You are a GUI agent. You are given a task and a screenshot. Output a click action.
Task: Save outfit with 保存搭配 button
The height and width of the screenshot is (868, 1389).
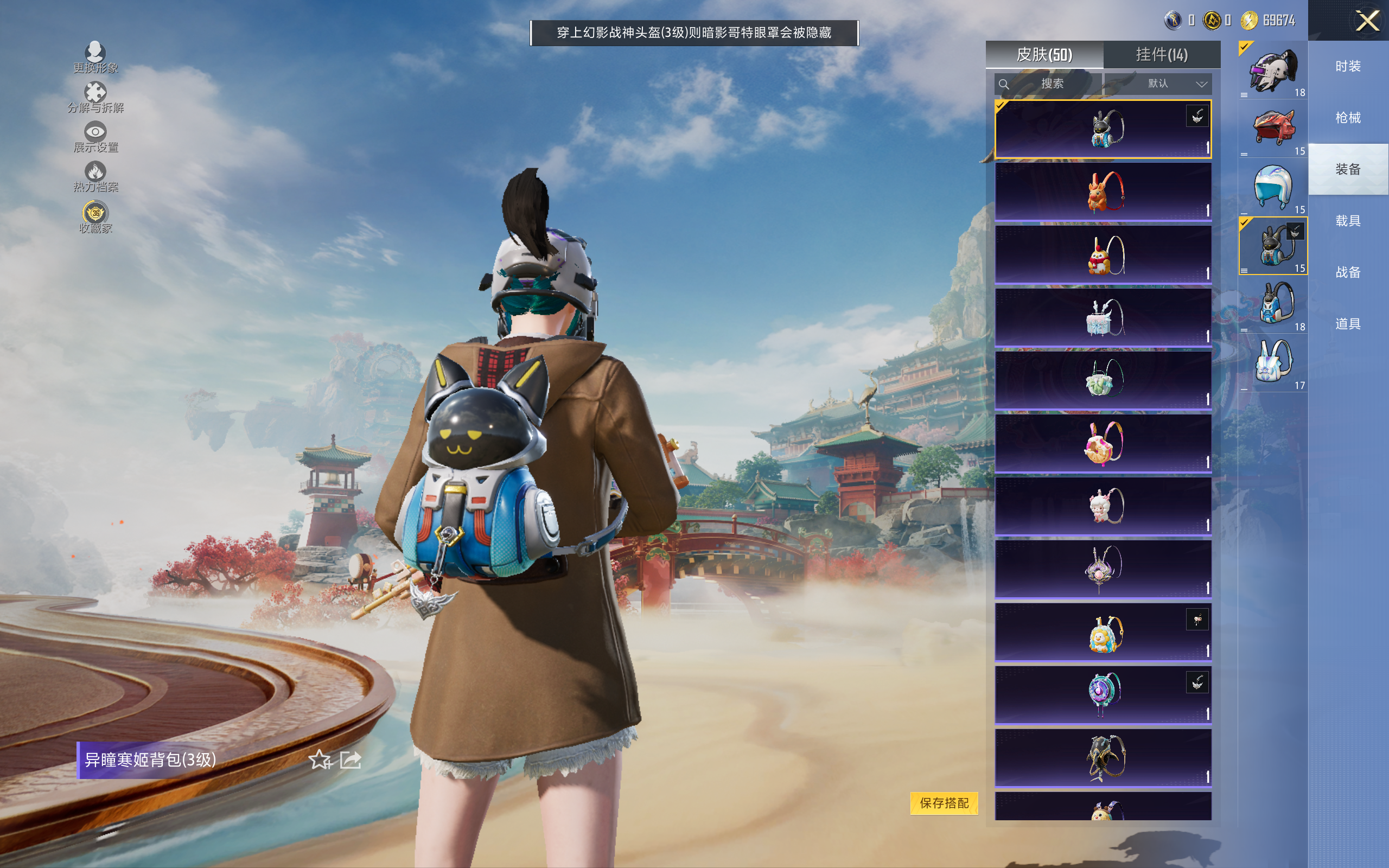[x=944, y=802]
